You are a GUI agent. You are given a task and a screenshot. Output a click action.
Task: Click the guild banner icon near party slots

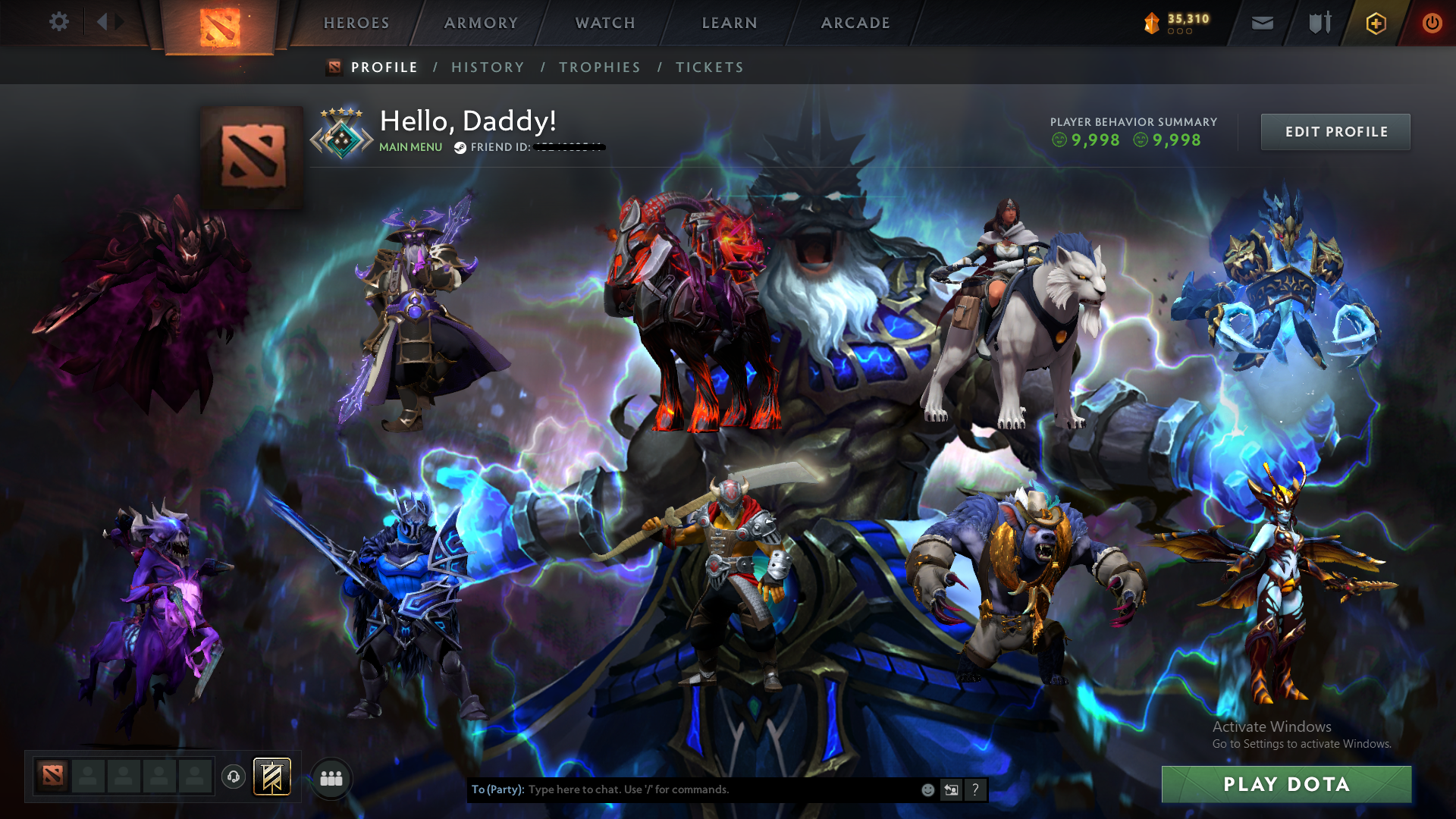[x=273, y=776]
